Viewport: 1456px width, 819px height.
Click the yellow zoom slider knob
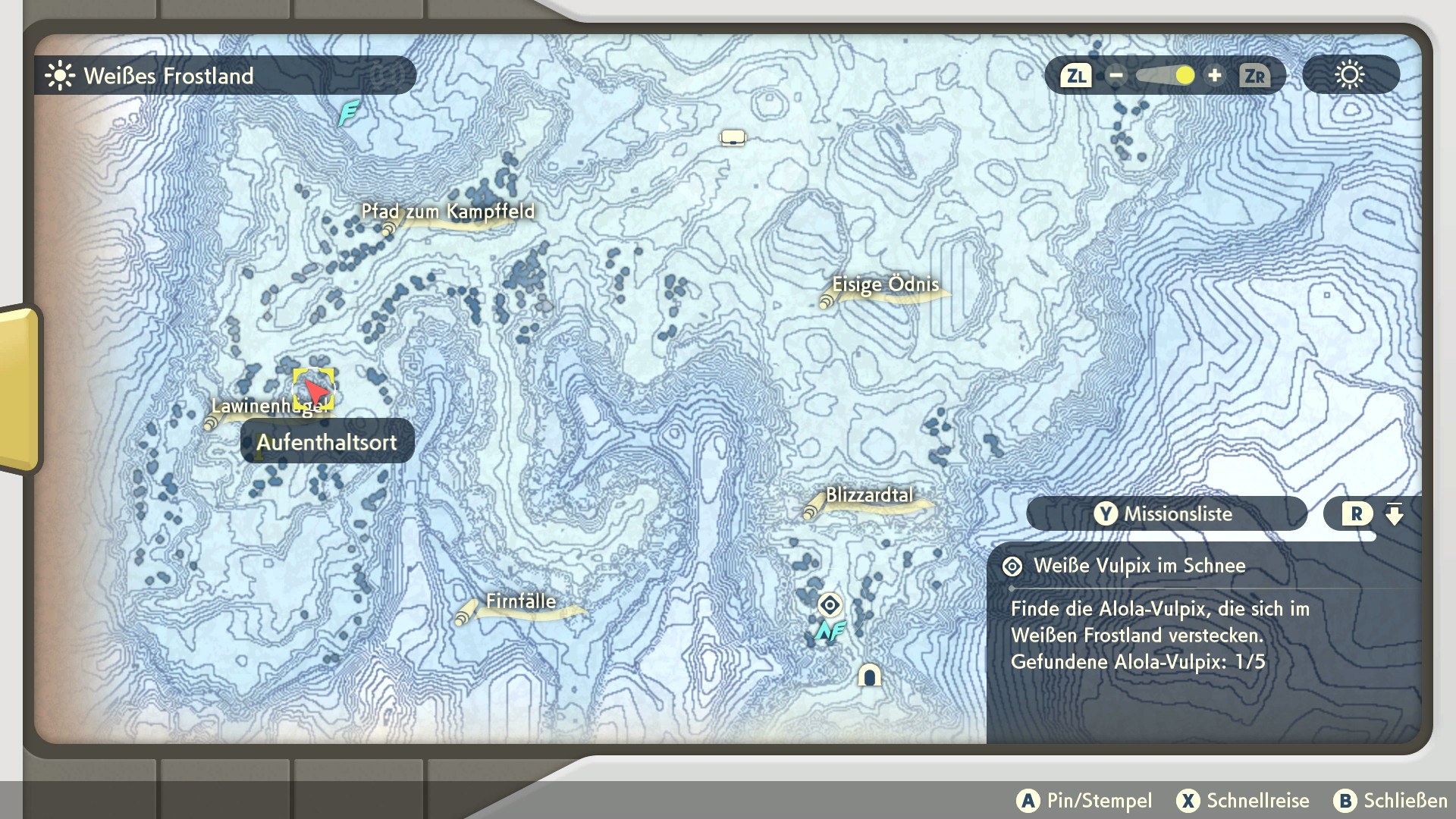[1185, 76]
